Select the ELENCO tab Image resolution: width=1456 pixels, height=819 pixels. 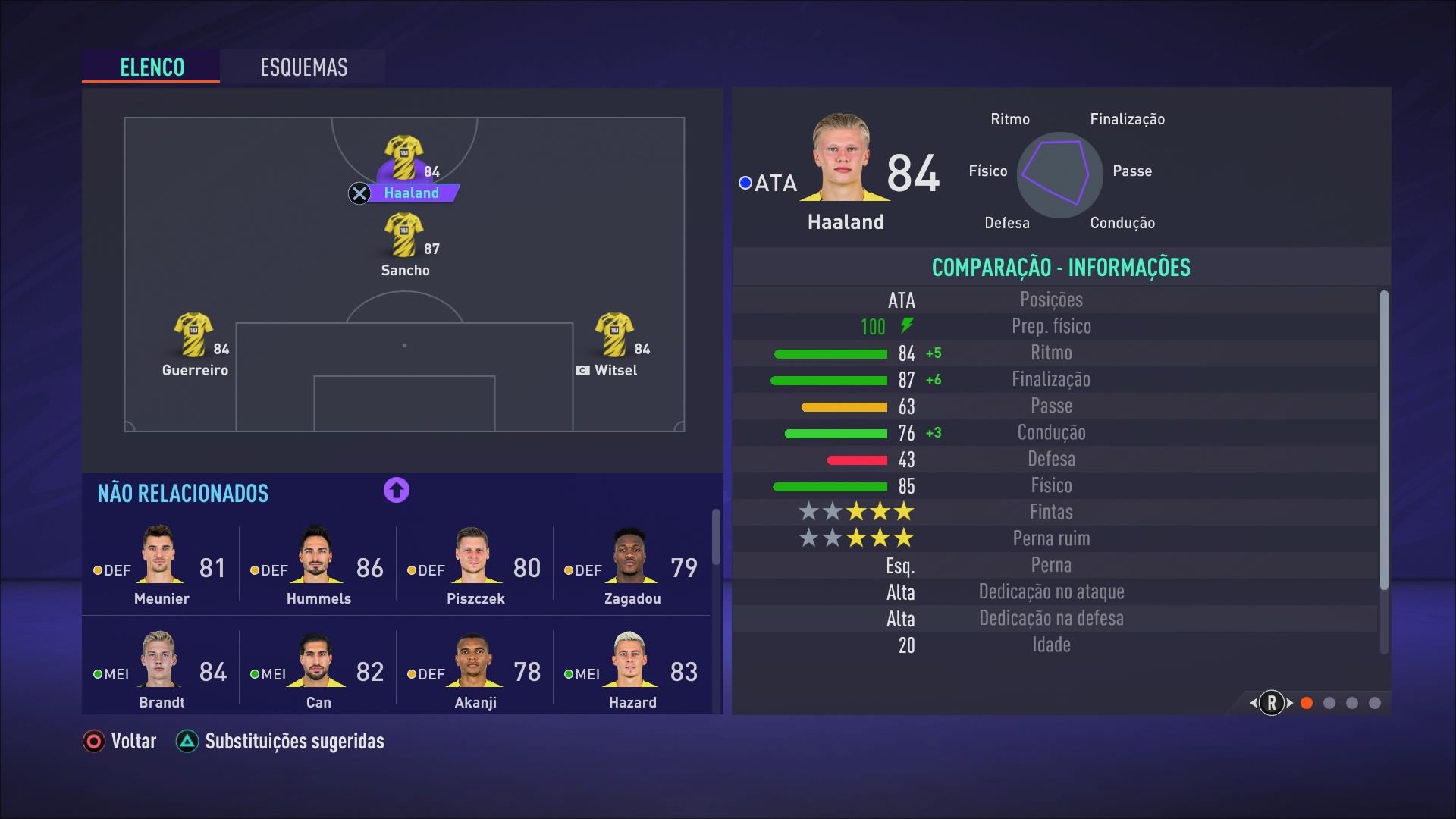pos(151,67)
